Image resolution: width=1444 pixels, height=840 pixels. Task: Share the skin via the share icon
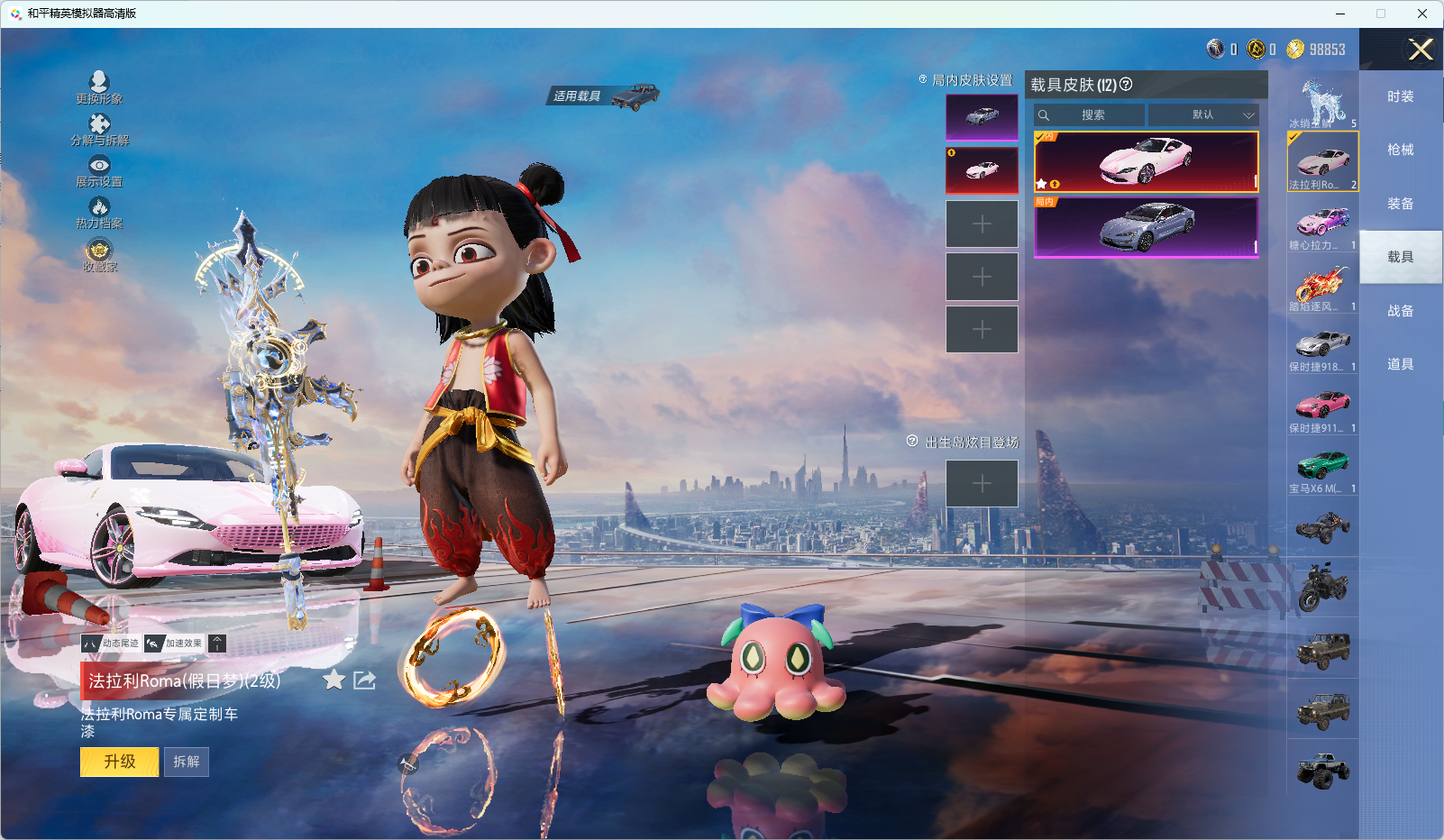[x=364, y=680]
